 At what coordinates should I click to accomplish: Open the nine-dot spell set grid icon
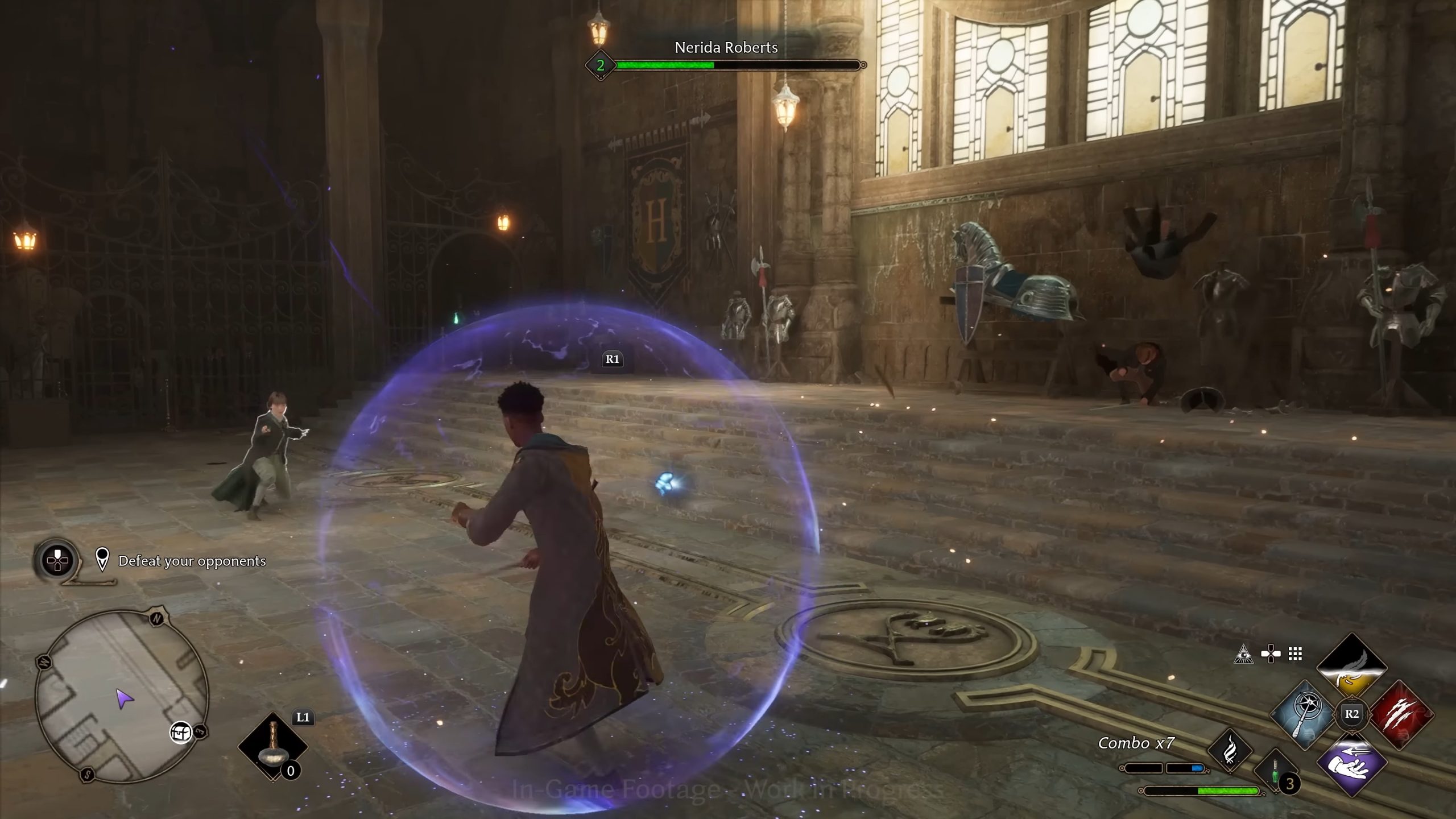(1295, 654)
